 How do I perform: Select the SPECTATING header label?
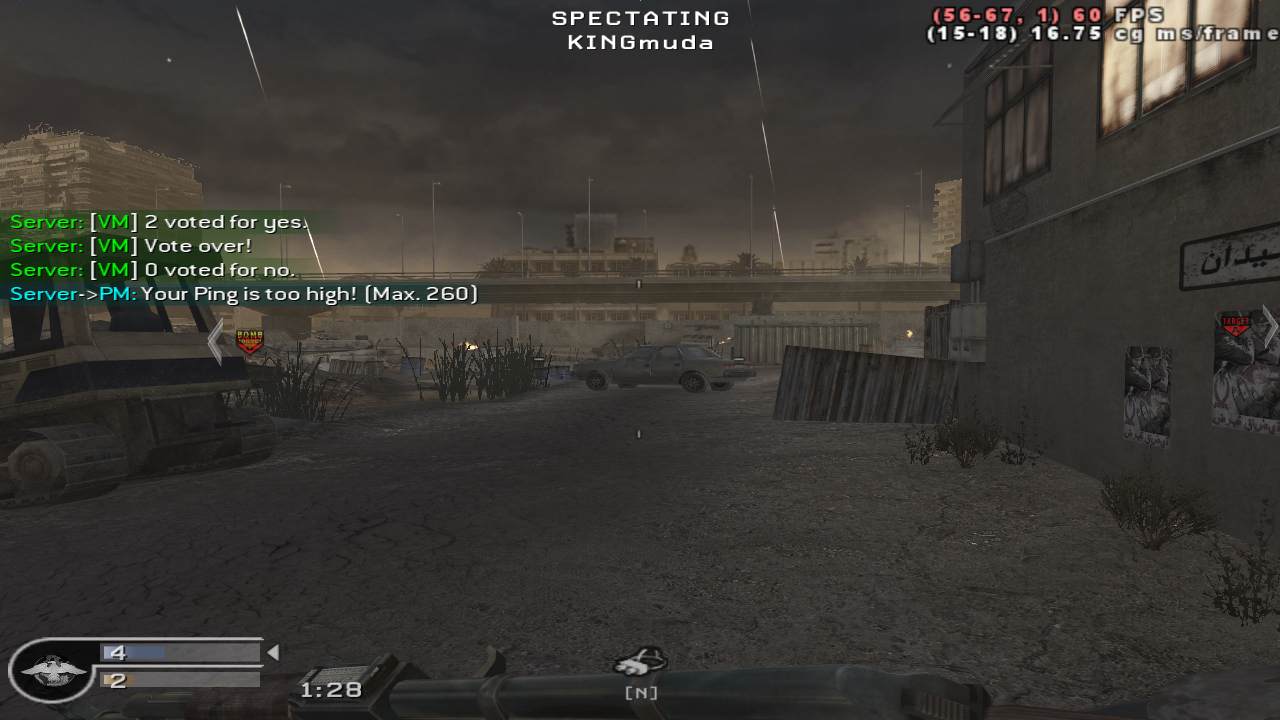tap(640, 16)
